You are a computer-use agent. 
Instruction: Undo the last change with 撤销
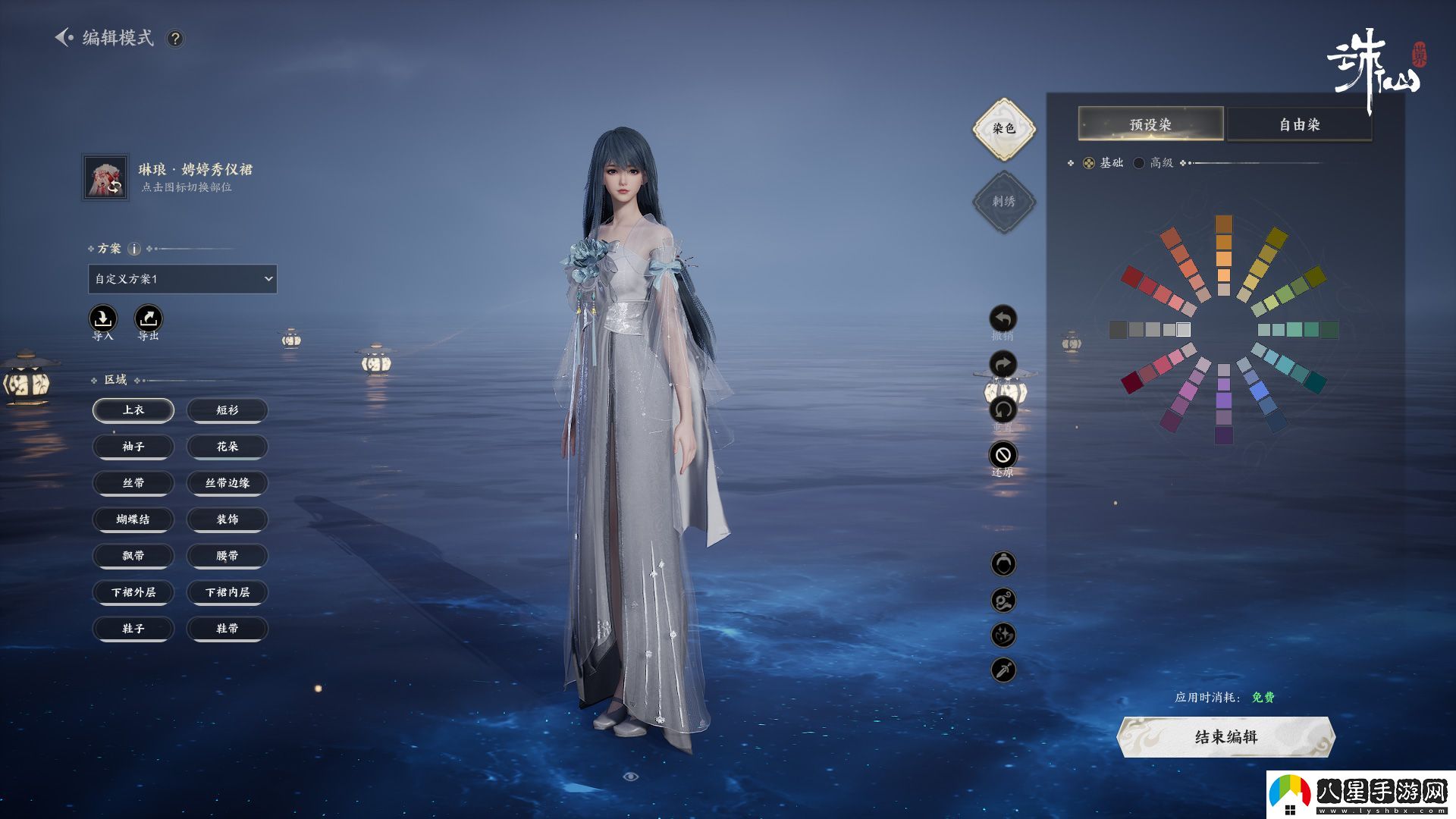click(1003, 319)
